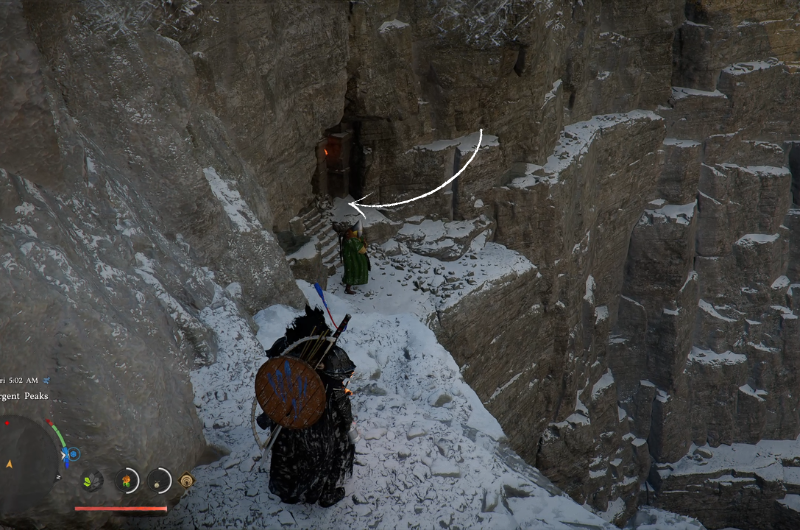Activate the golden diamond spiral icon
Image resolution: width=800 pixels, height=530 pixels.
(x=186, y=481)
